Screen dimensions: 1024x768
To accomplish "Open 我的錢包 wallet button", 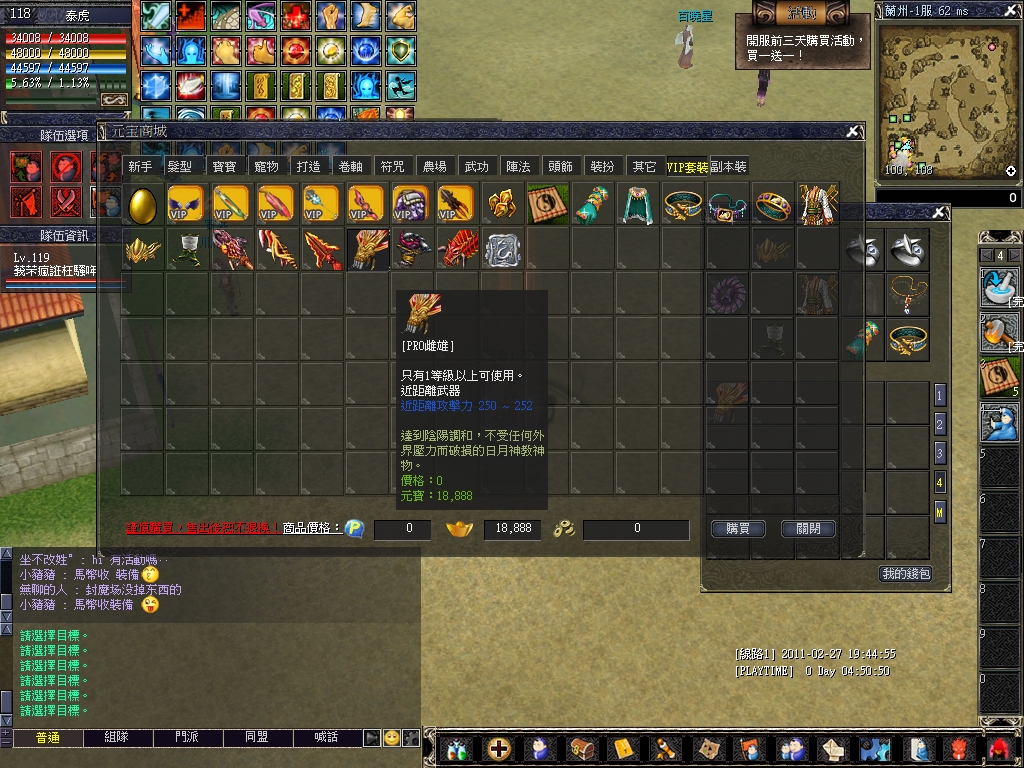I will (x=905, y=573).
